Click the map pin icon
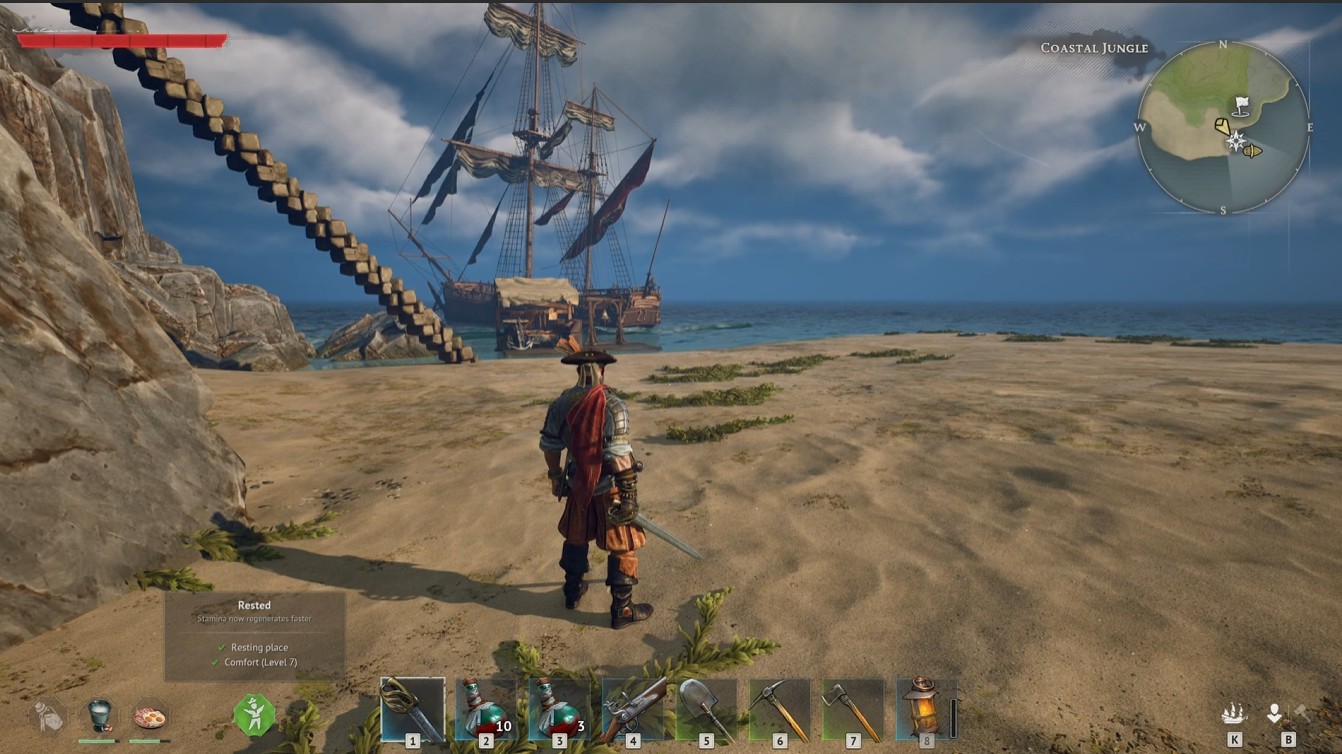Screen dimensions: 1342x754 click(1274, 713)
